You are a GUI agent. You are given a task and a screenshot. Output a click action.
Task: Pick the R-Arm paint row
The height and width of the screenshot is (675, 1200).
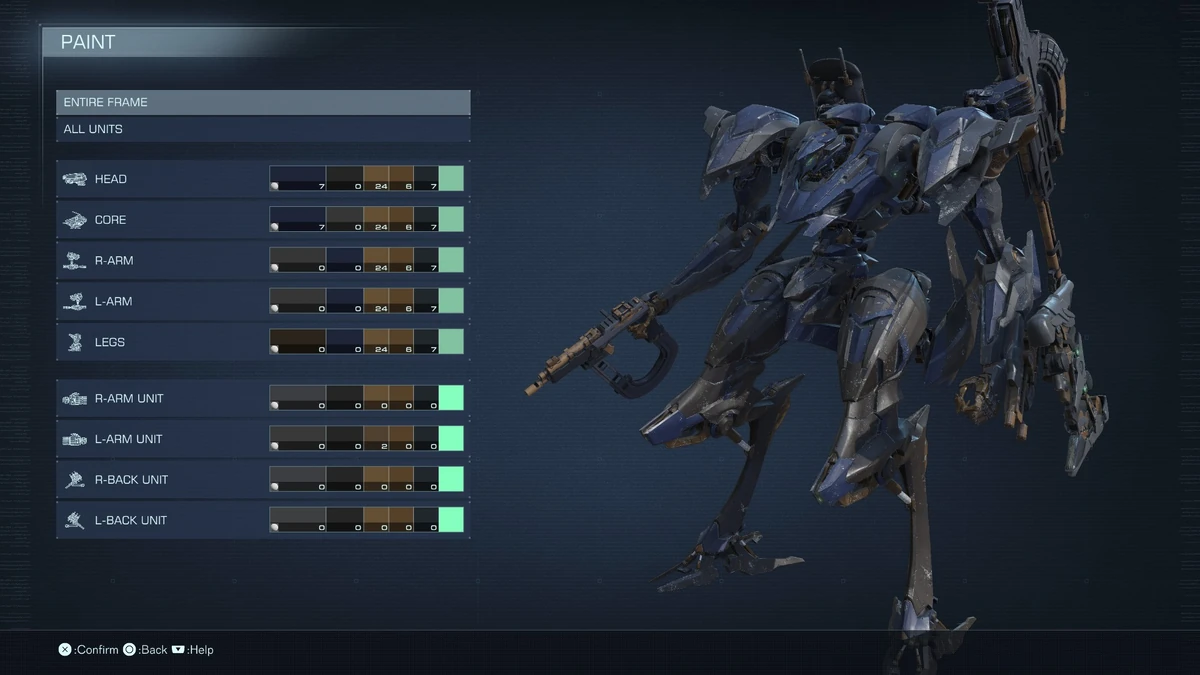(160, 261)
